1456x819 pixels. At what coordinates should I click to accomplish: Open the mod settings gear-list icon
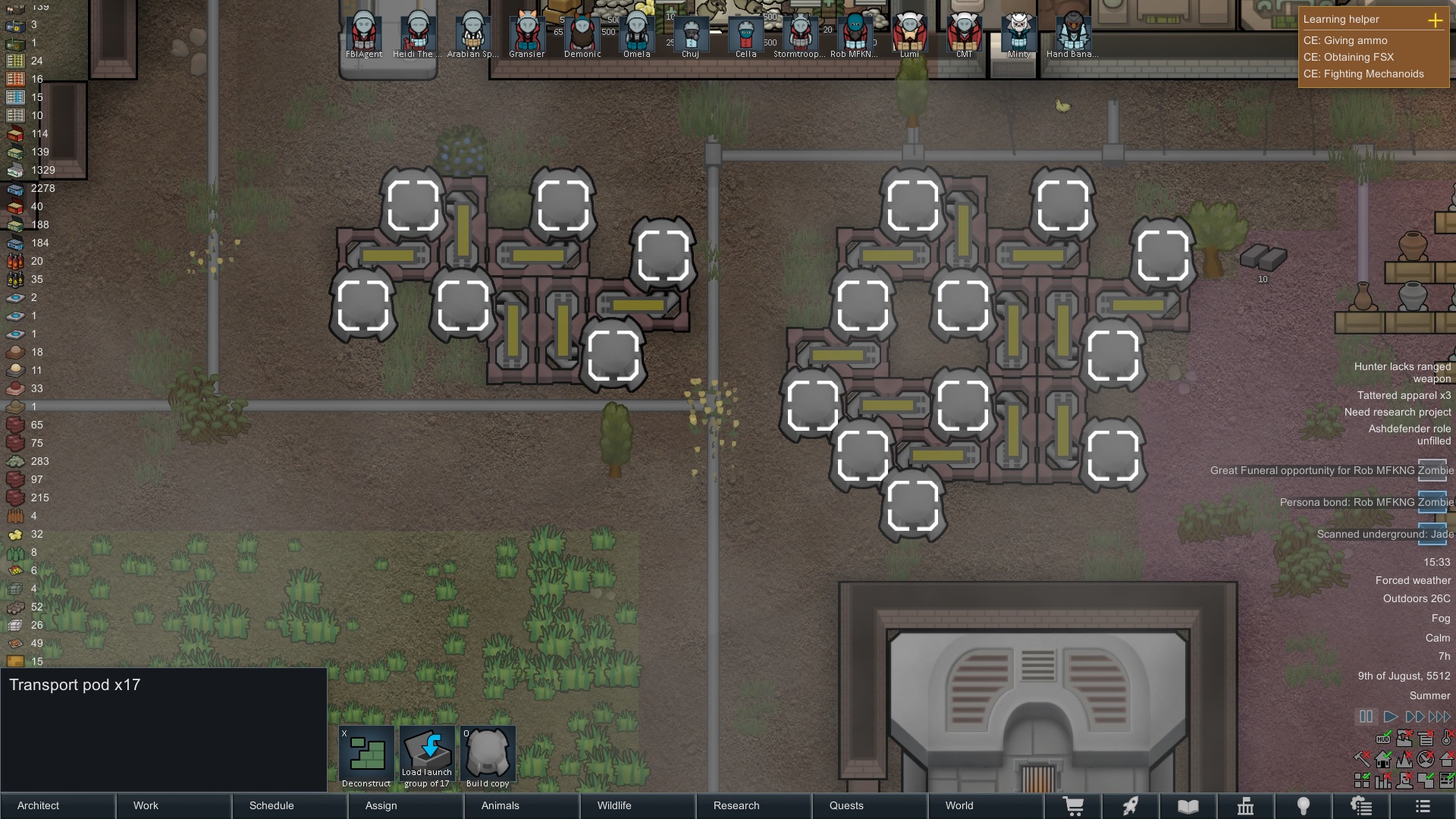point(1362,805)
